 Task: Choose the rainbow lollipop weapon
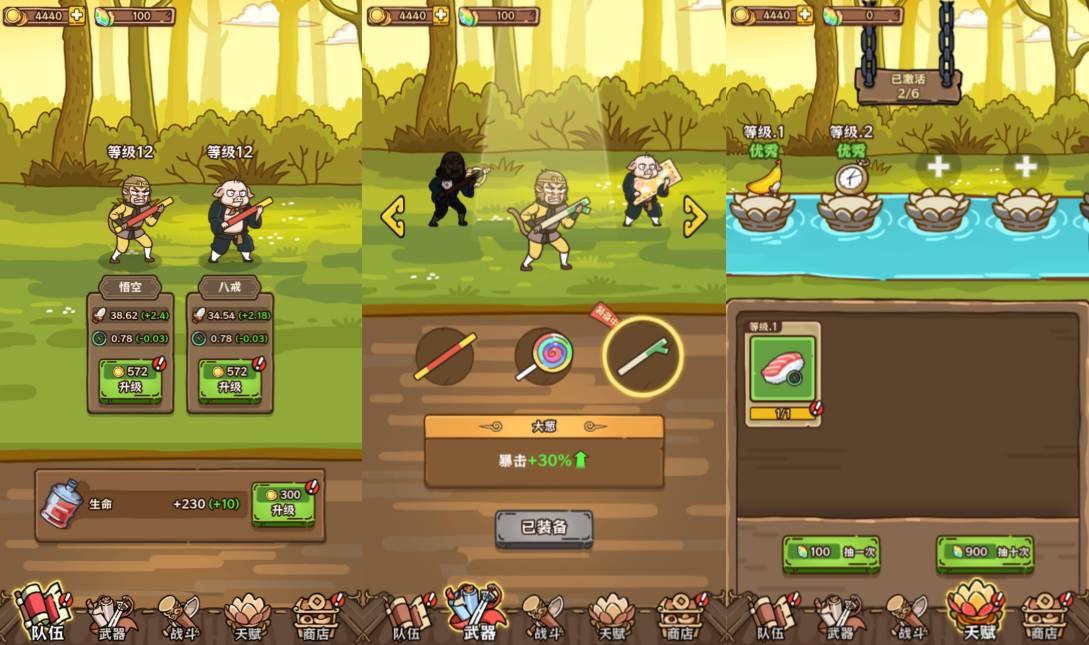[544, 357]
